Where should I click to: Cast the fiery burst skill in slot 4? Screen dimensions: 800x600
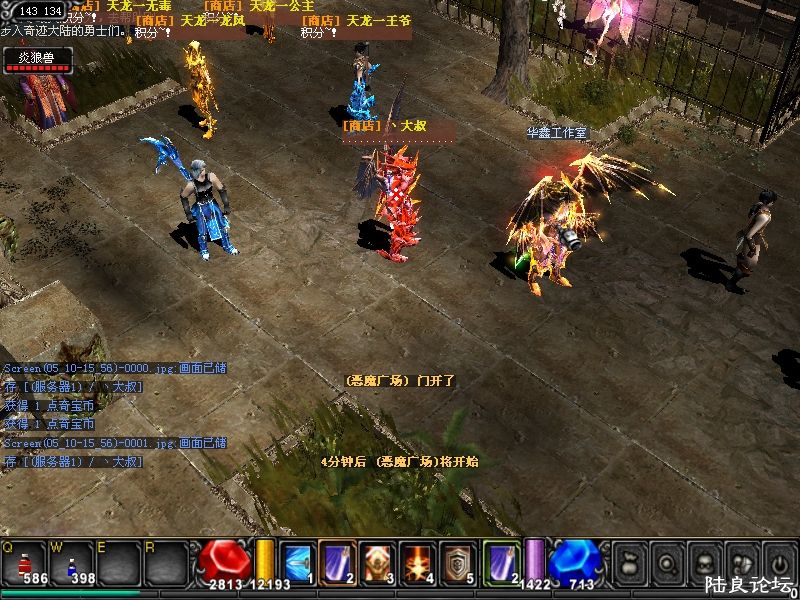click(x=418, y=560)
